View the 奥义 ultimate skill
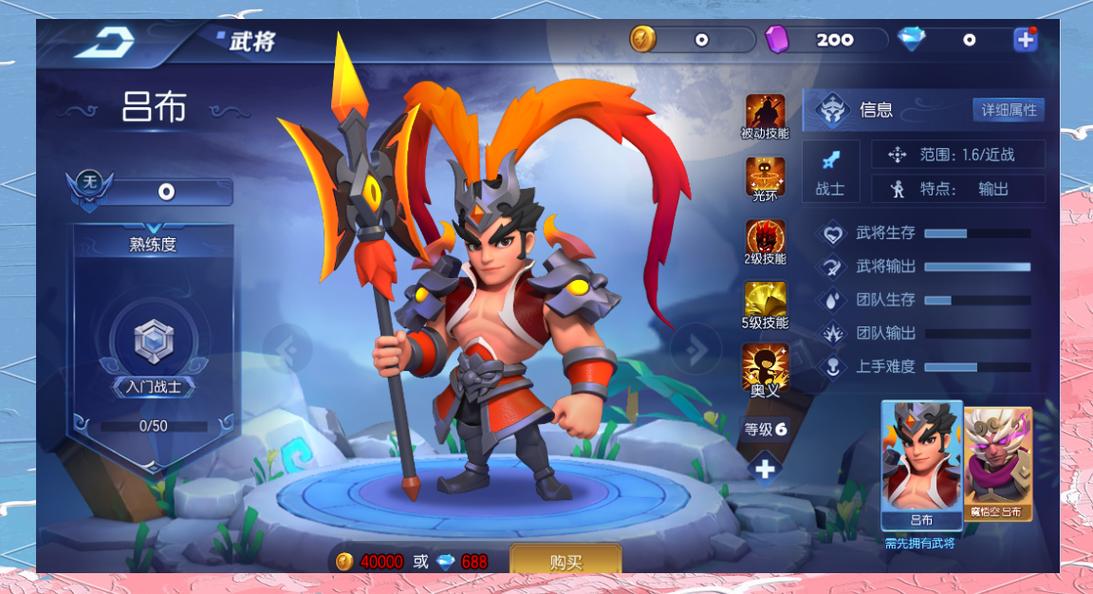 pyautogui.click(x=765, y=367)
